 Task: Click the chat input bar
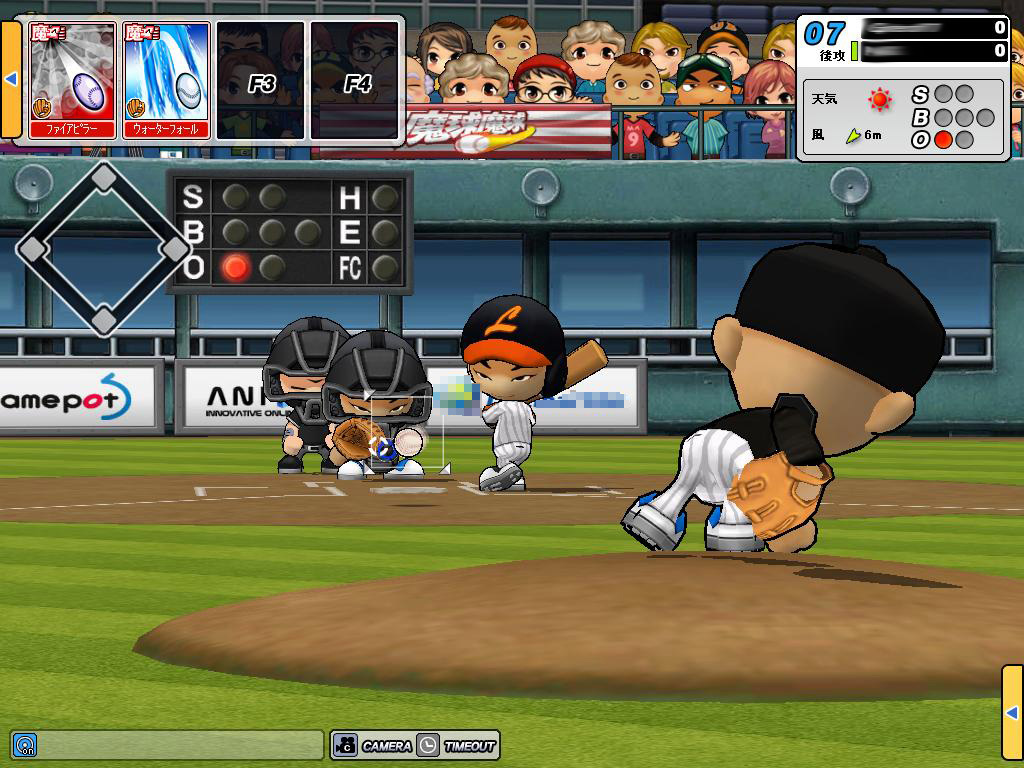(180, 745)
